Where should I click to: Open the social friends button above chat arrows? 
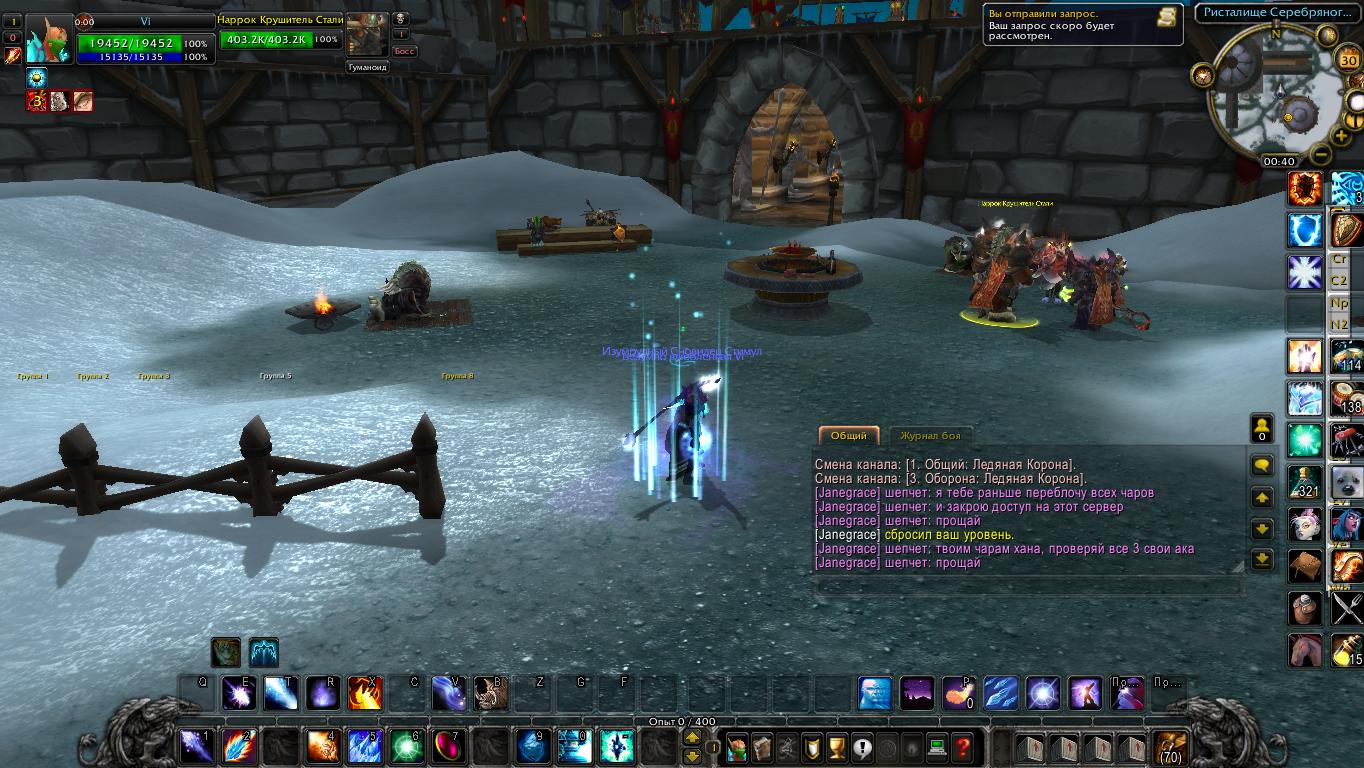tap(1262, 429)
